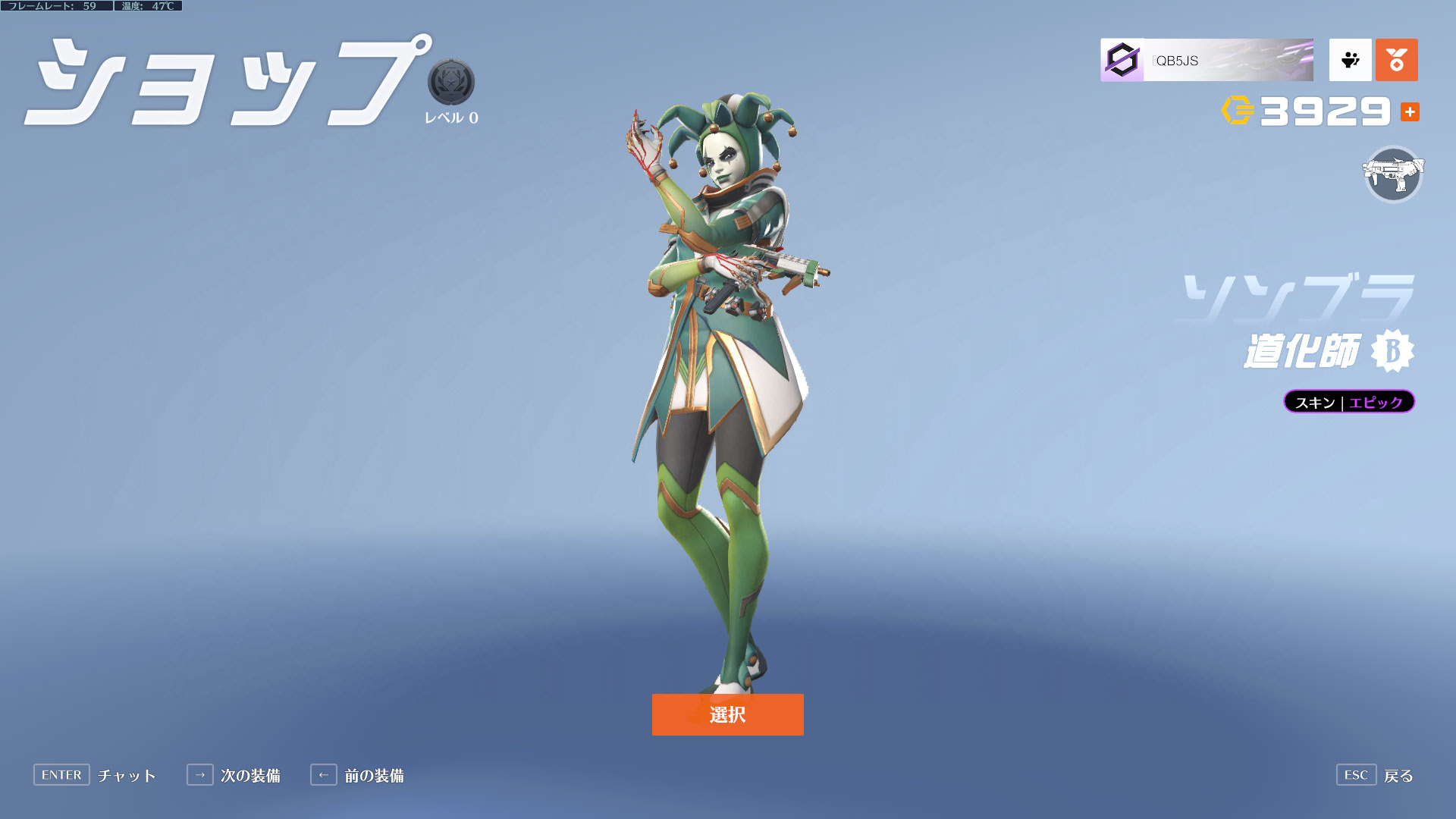Click the orange 選択 select button
This screenshot has height=819, width=1456.
[727, 714]
